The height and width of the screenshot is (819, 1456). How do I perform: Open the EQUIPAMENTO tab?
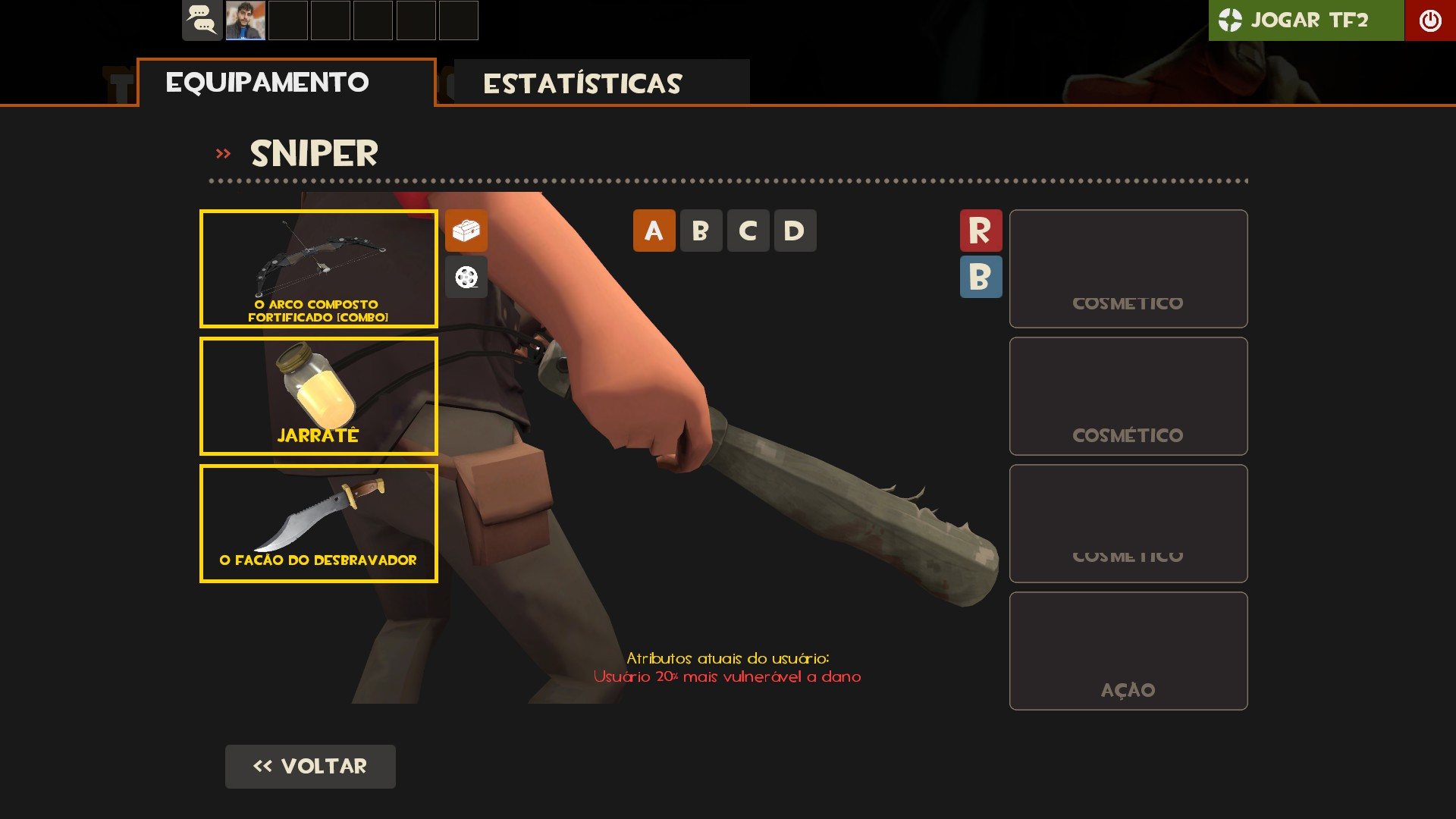pyautogui.click(x=267, y=81)
